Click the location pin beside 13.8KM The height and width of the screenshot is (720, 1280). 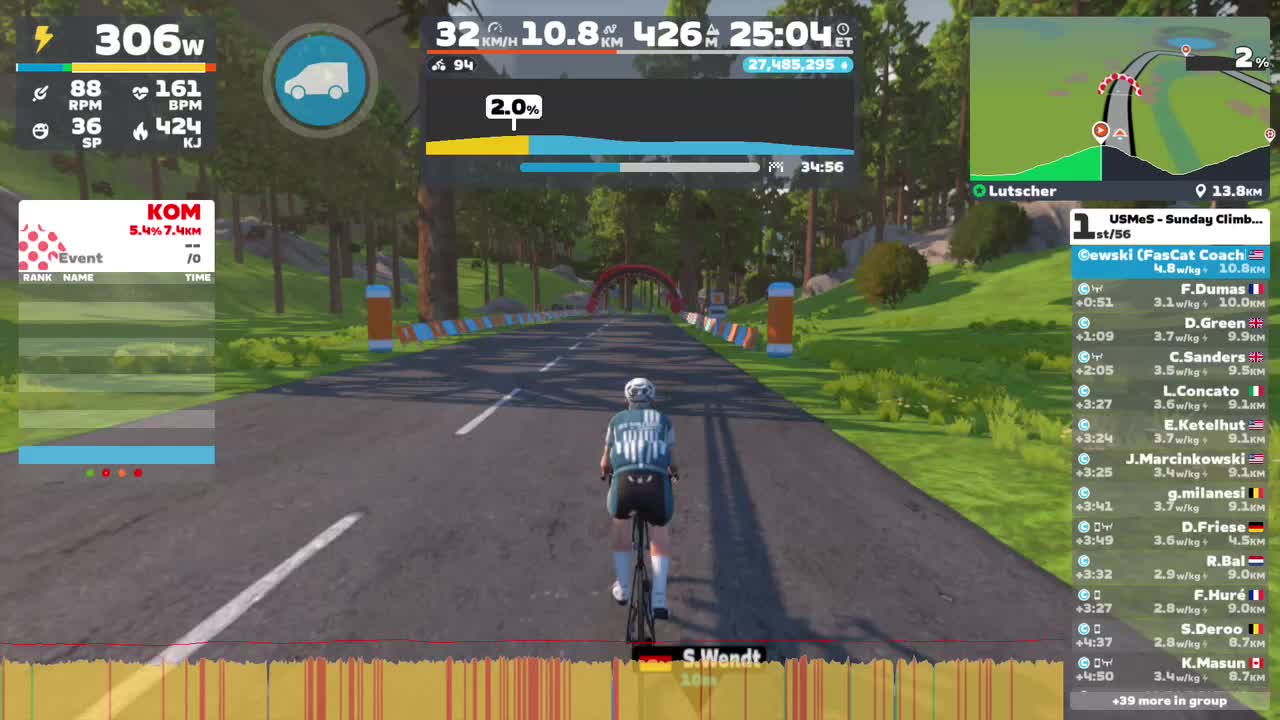click(x=1203, y=190)
